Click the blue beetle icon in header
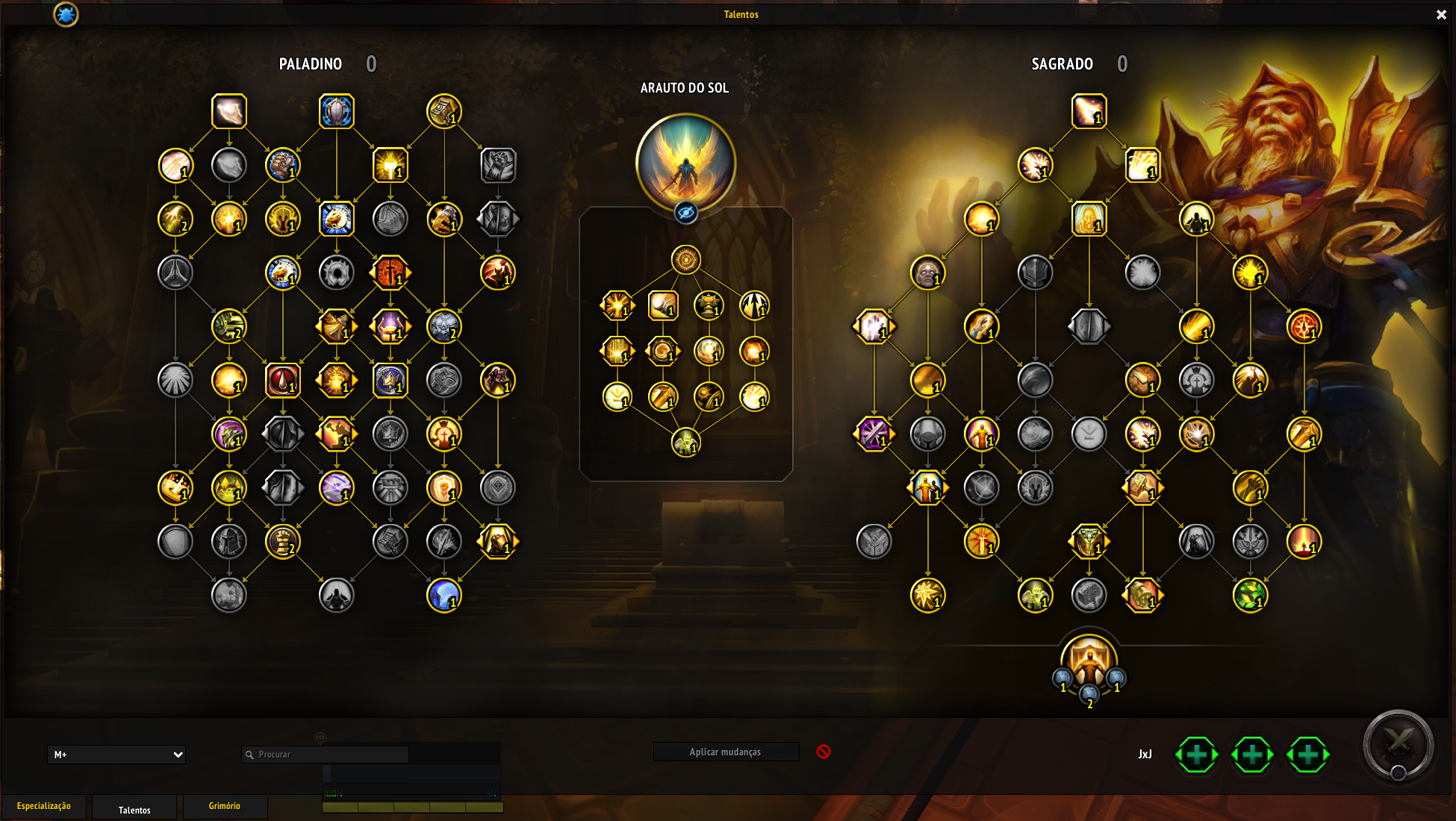The image size is (1456, 821). tap(66, 14)
